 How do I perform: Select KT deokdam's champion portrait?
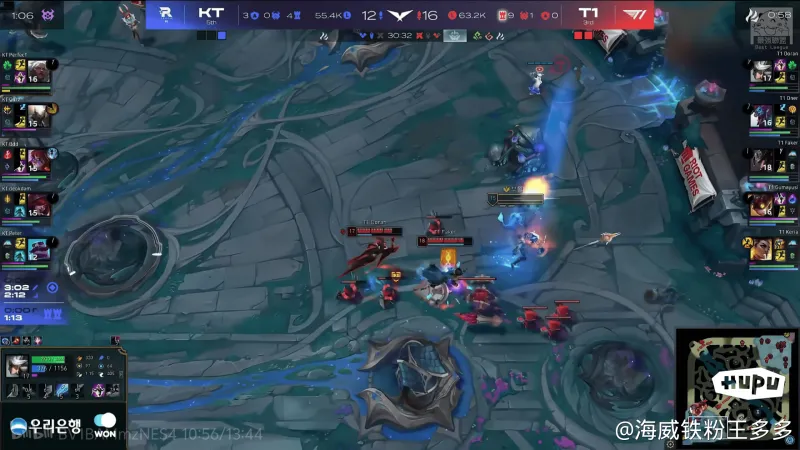click(x=35, y=206)
